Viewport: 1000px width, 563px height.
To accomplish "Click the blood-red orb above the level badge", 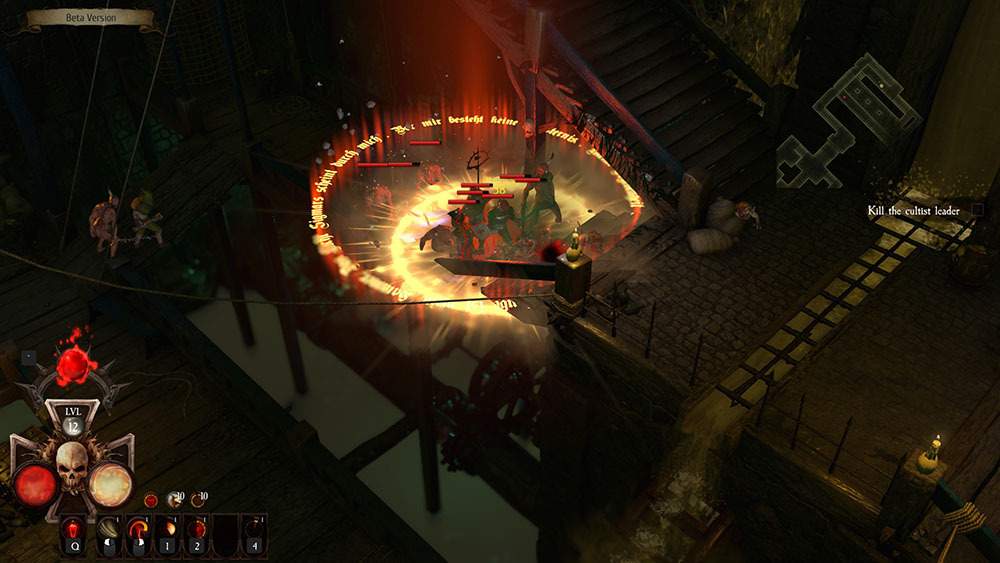I will tap(73, 367).
